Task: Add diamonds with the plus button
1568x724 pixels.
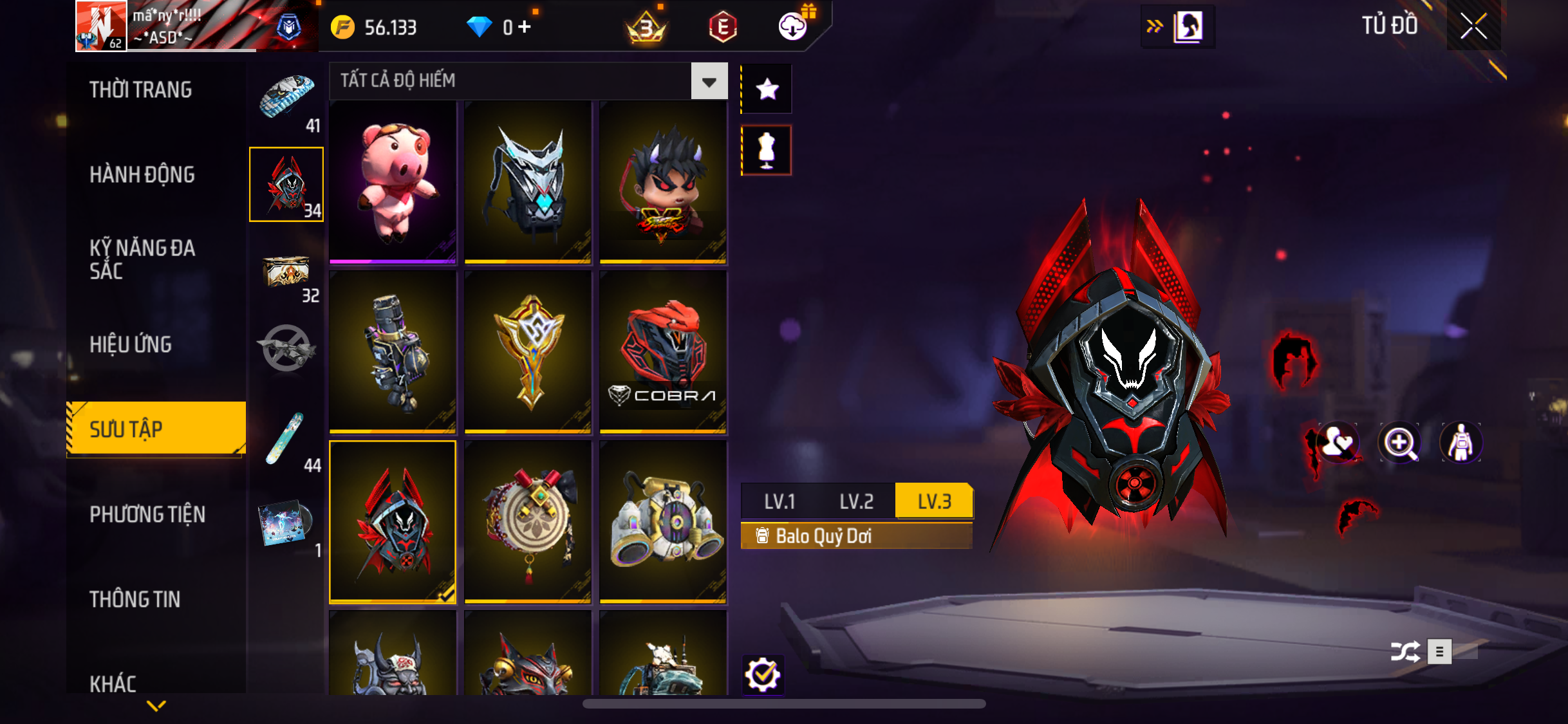Action: tap(525, 27)
